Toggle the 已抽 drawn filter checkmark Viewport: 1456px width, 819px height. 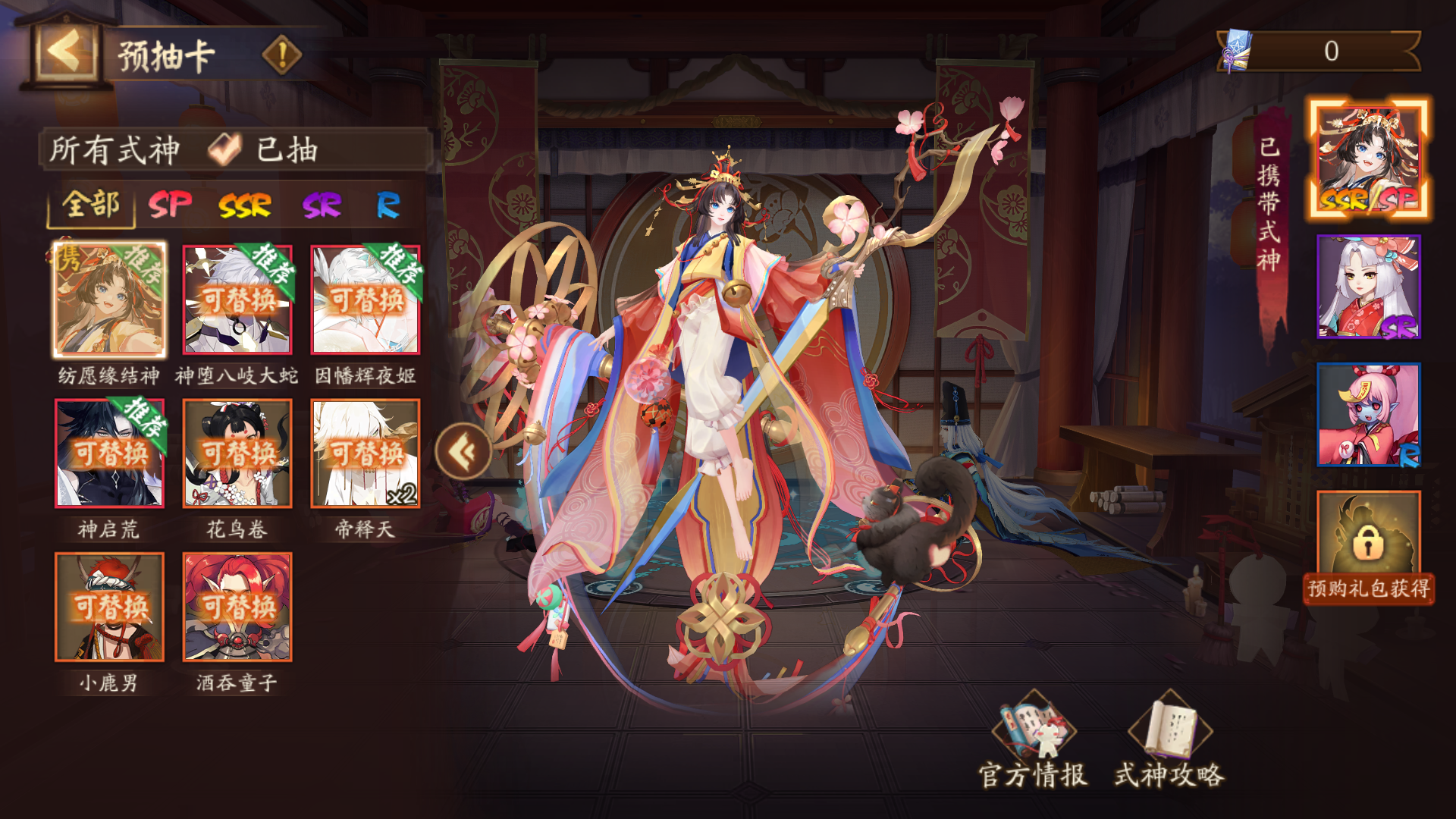(223, 149)
